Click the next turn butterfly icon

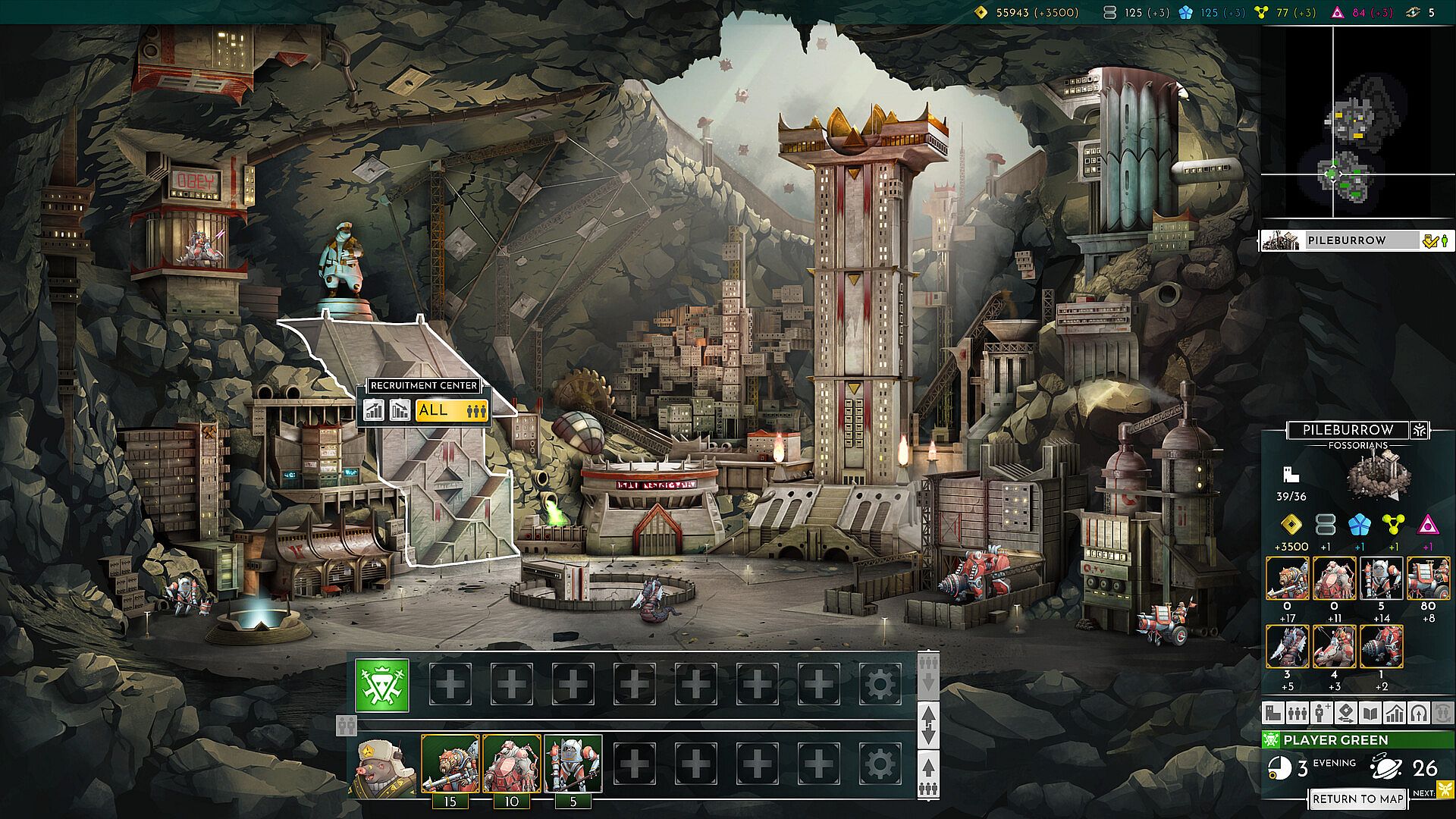pos(1444,791)
